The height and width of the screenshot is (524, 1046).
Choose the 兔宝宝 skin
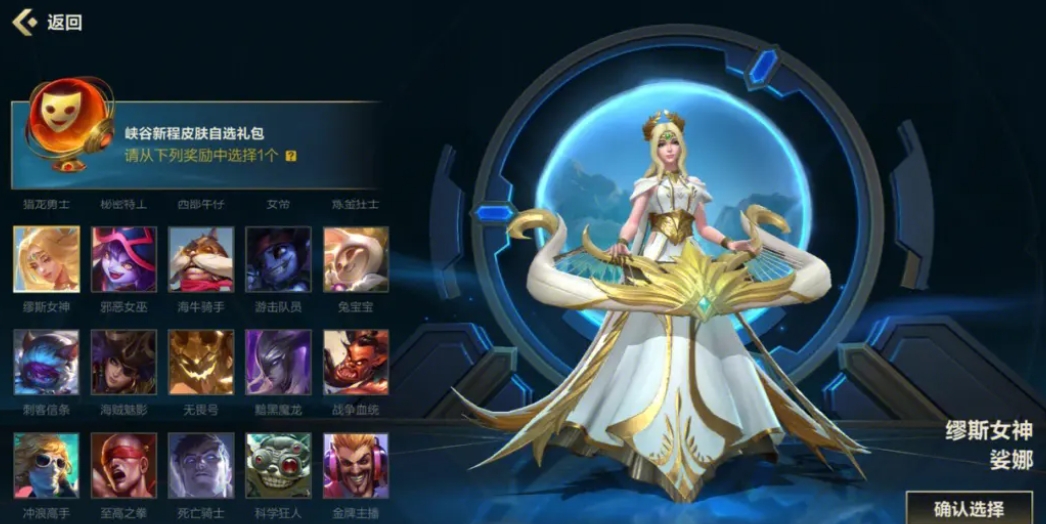tap(356, 259)
